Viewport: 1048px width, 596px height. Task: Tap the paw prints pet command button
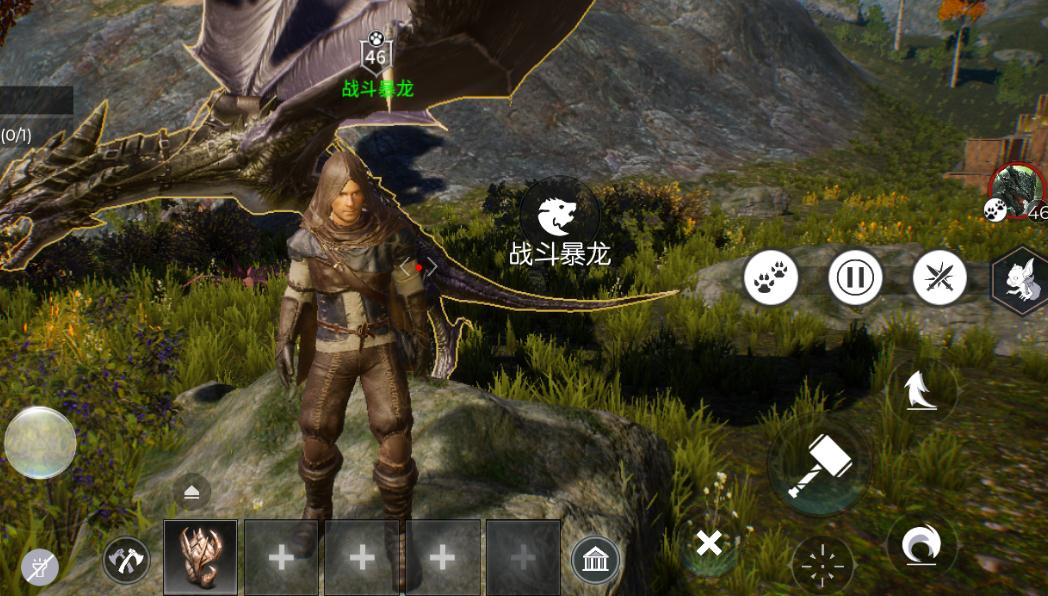point(771,277)
